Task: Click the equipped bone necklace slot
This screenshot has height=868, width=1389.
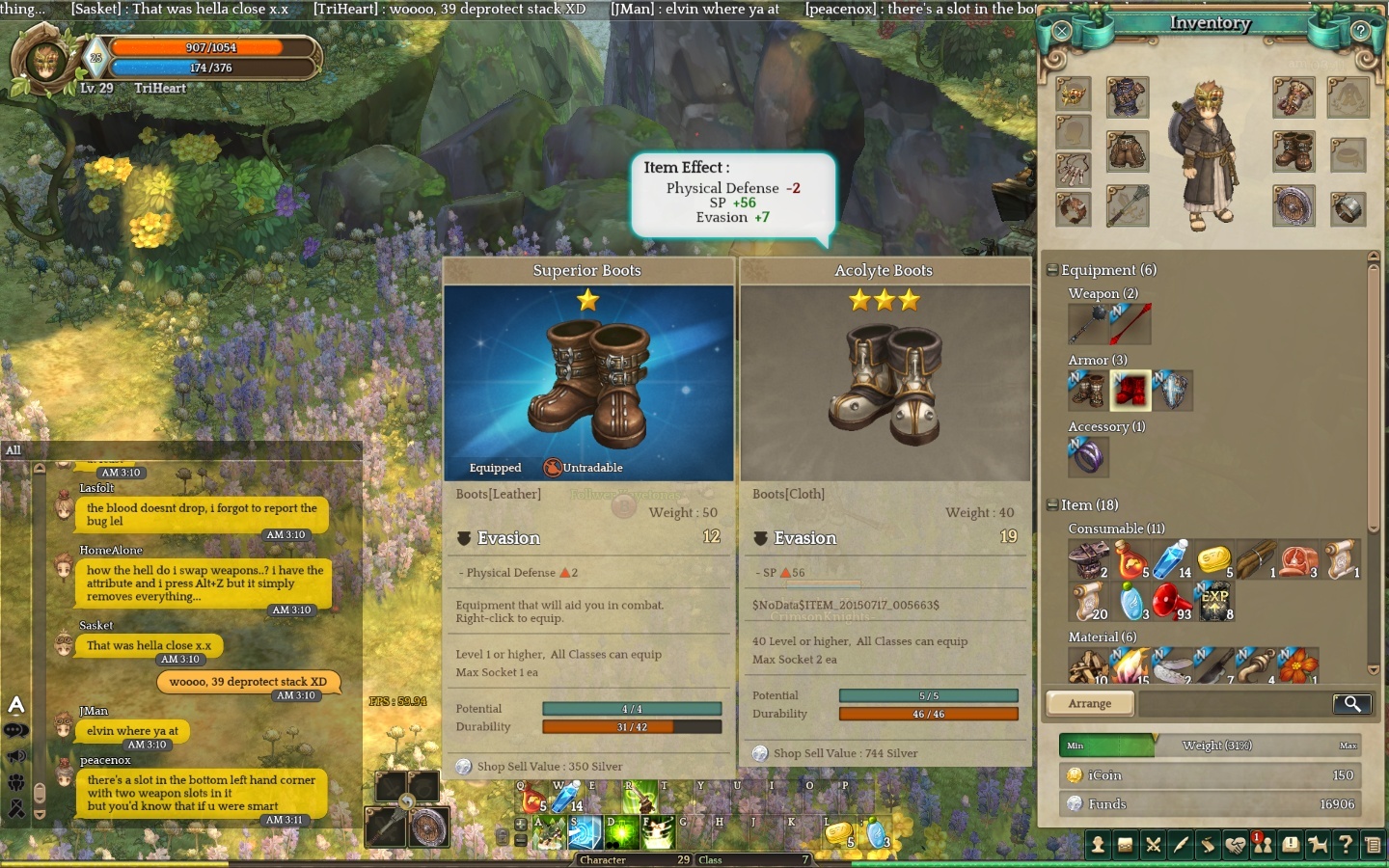Action: click(1073, 170)
